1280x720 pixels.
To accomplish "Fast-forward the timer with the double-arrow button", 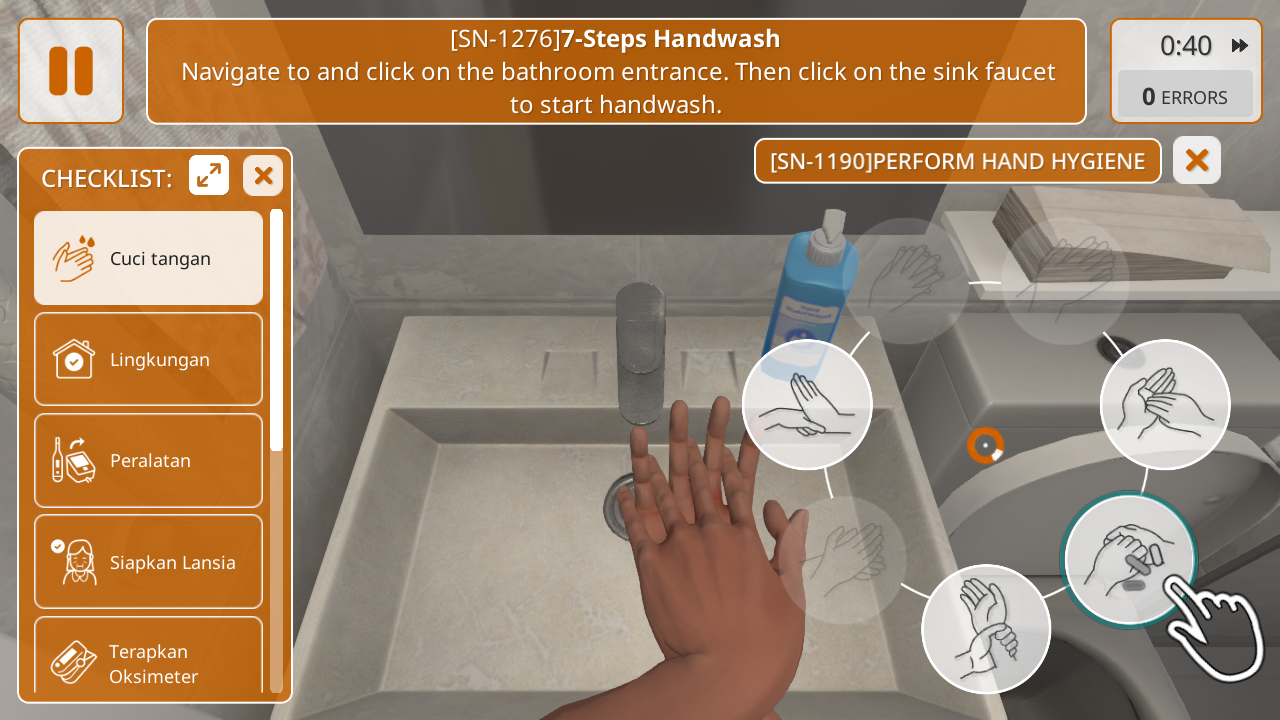I will [1240, 46].
